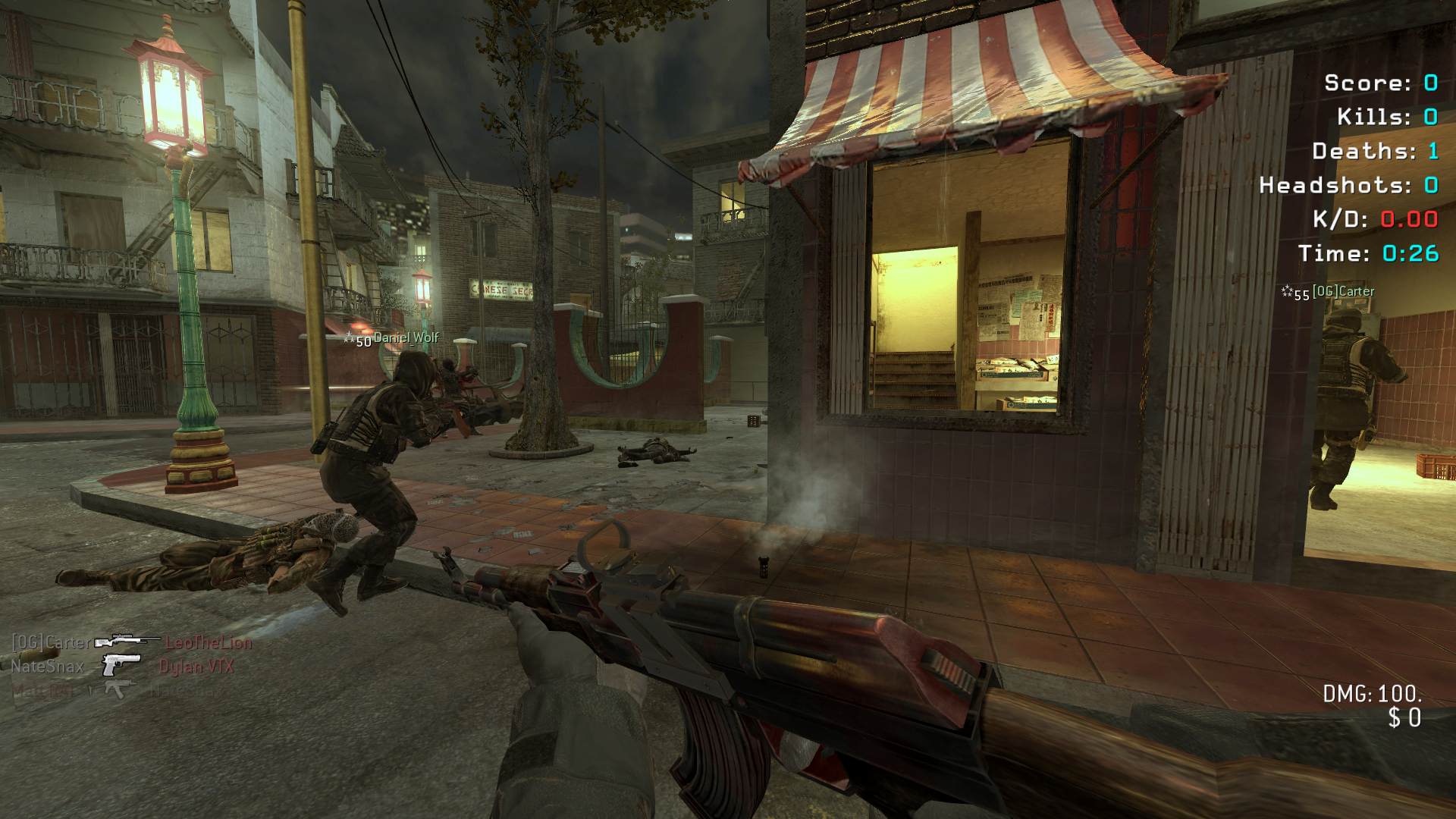This screenshot has height=819, width=1456.
Task: Click the Daniel Wolf player name tag
Action: (406, 338)
